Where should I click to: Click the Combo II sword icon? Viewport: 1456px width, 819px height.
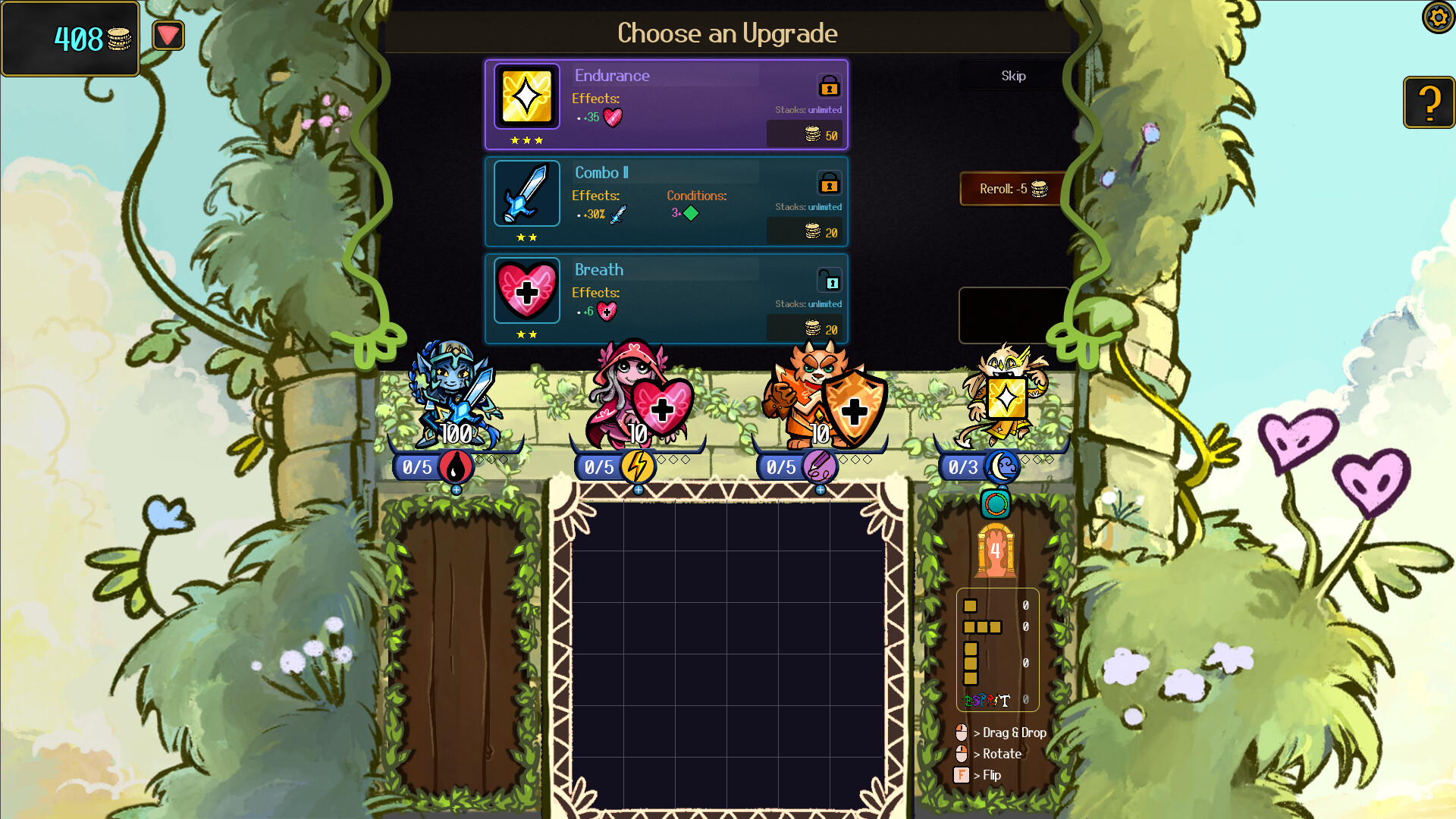(526, 193)
